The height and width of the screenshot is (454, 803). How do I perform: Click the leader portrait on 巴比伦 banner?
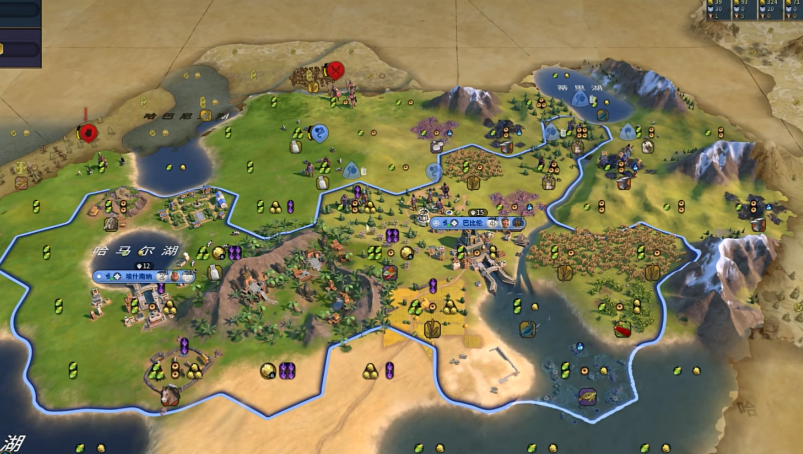coord(507,222)
